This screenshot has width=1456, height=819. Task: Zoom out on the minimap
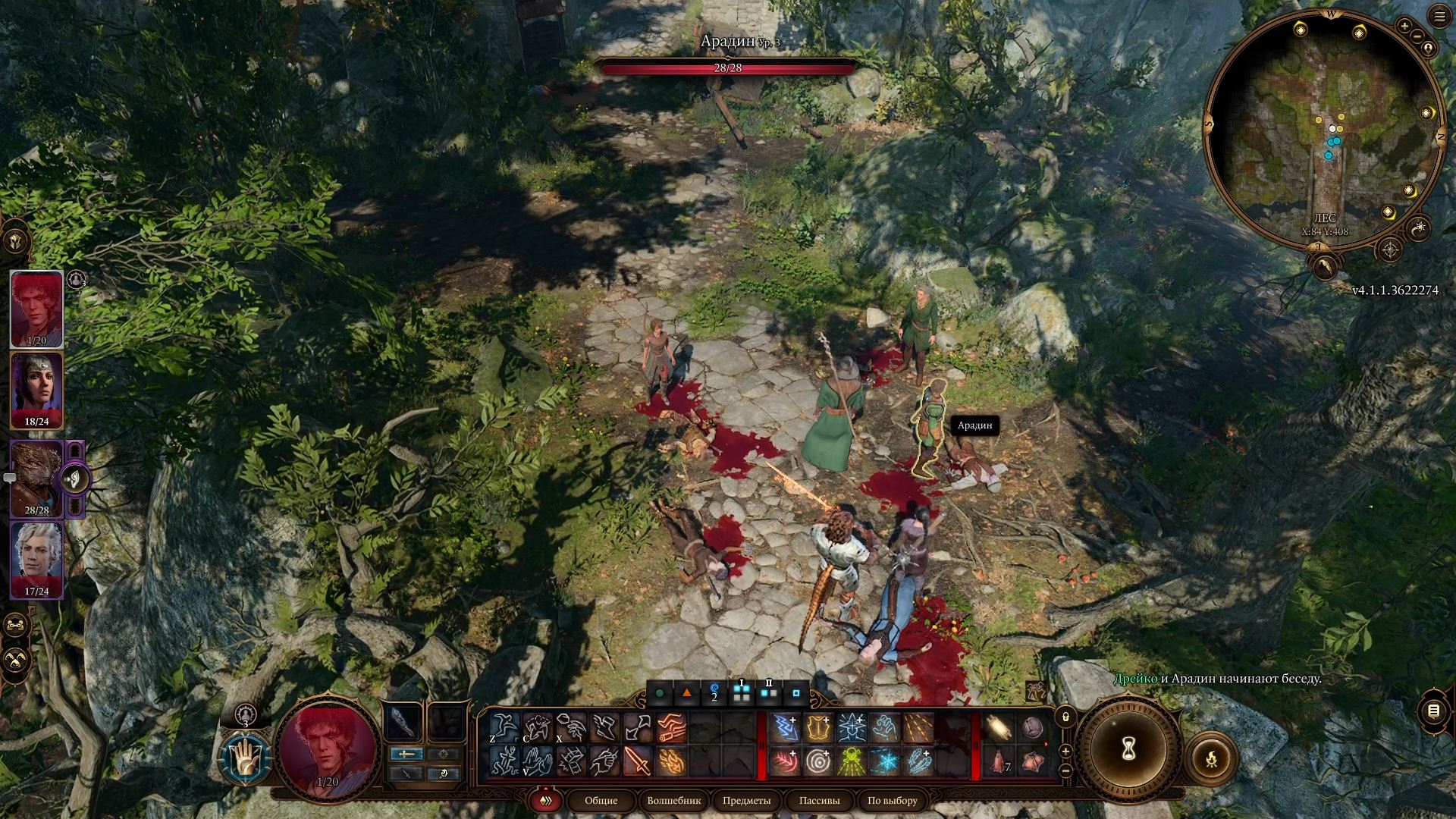tap(1417, 36)
